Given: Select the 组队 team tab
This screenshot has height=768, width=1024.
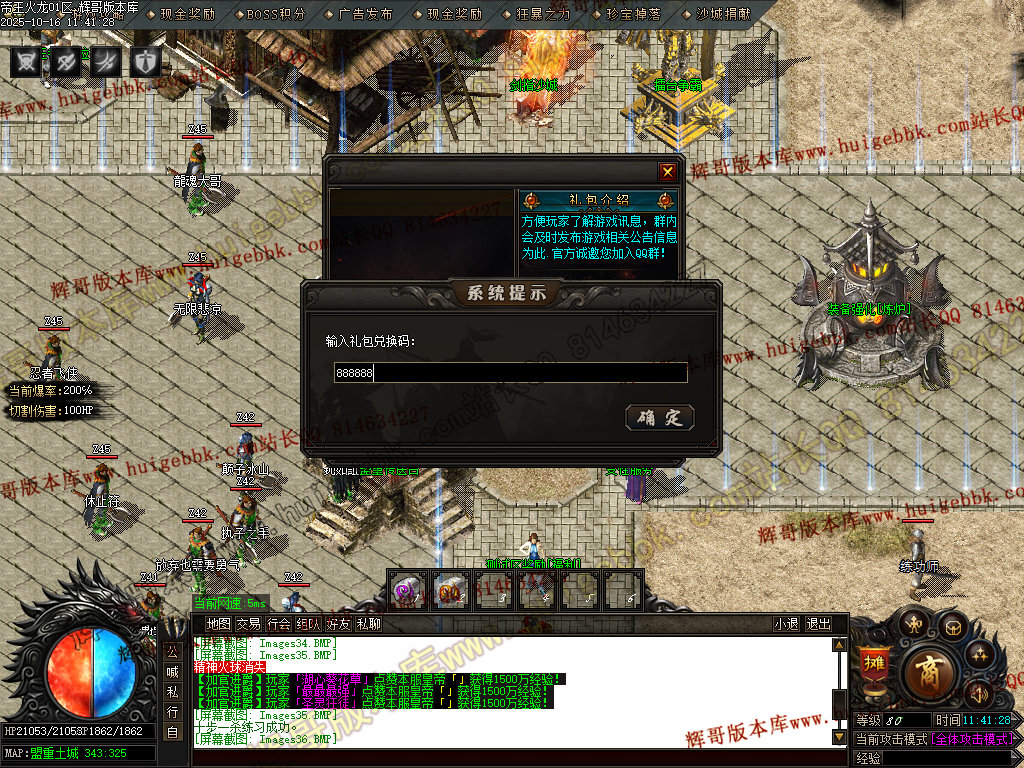Looking at the screenshot, I should pos(309,624).
